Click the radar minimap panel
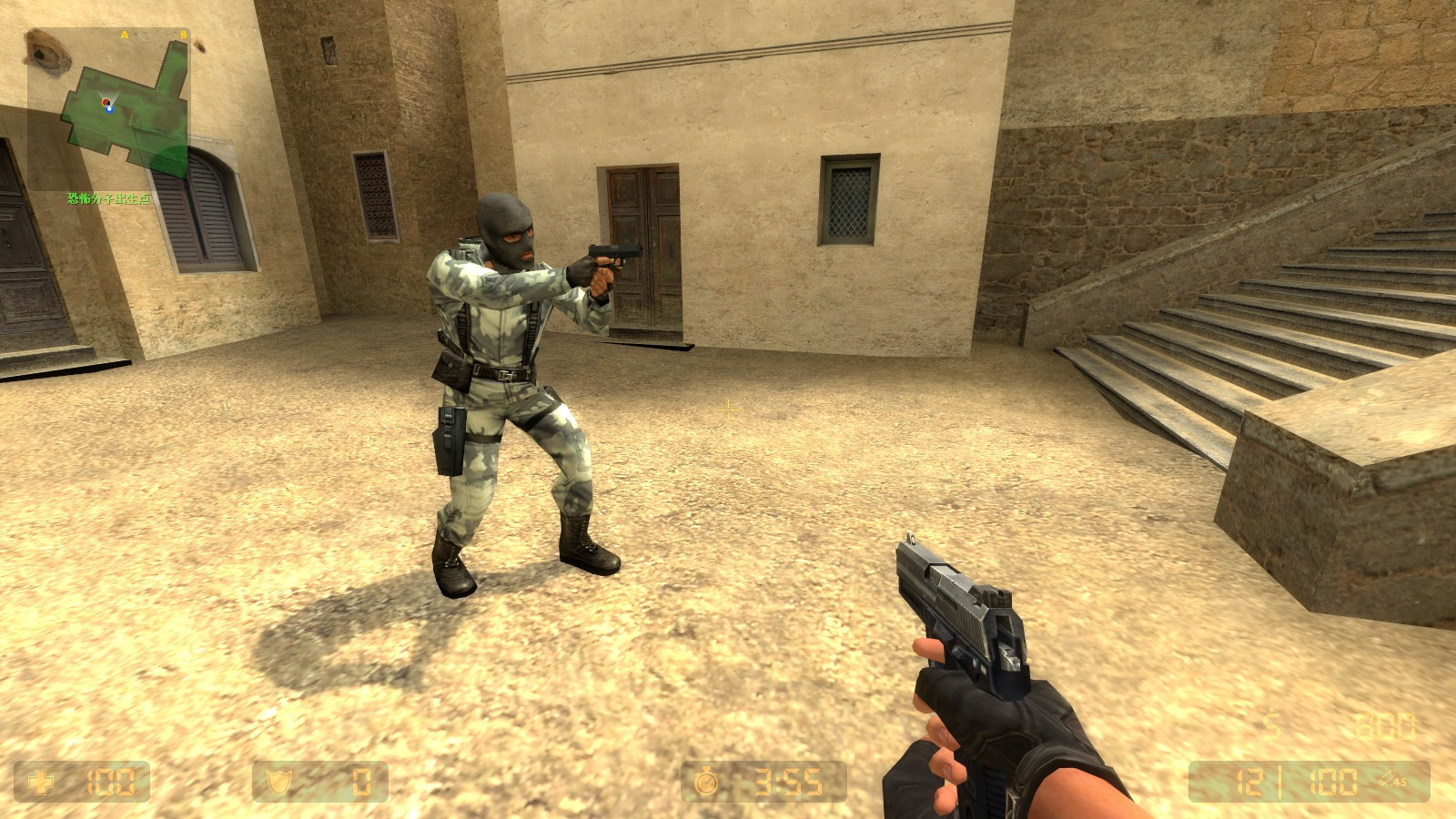The image size is (1456, 819). pos(109,100)
